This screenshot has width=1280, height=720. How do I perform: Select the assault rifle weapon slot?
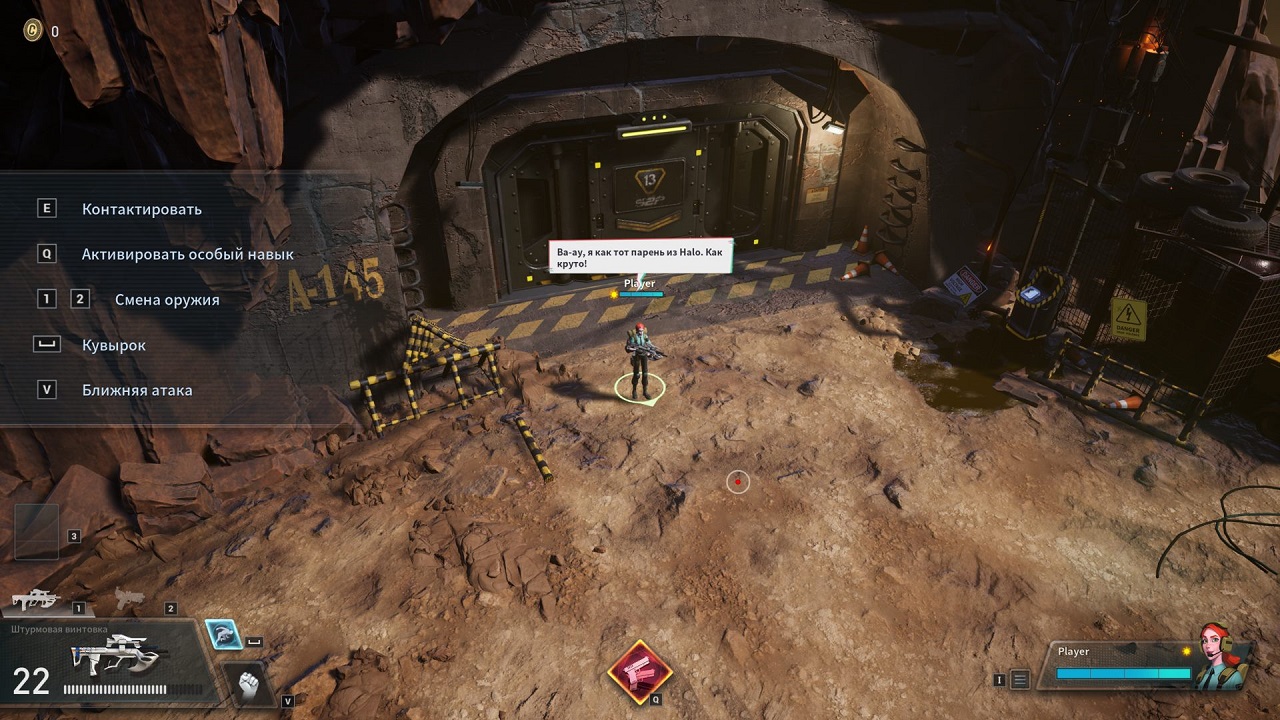click(36, 600)
